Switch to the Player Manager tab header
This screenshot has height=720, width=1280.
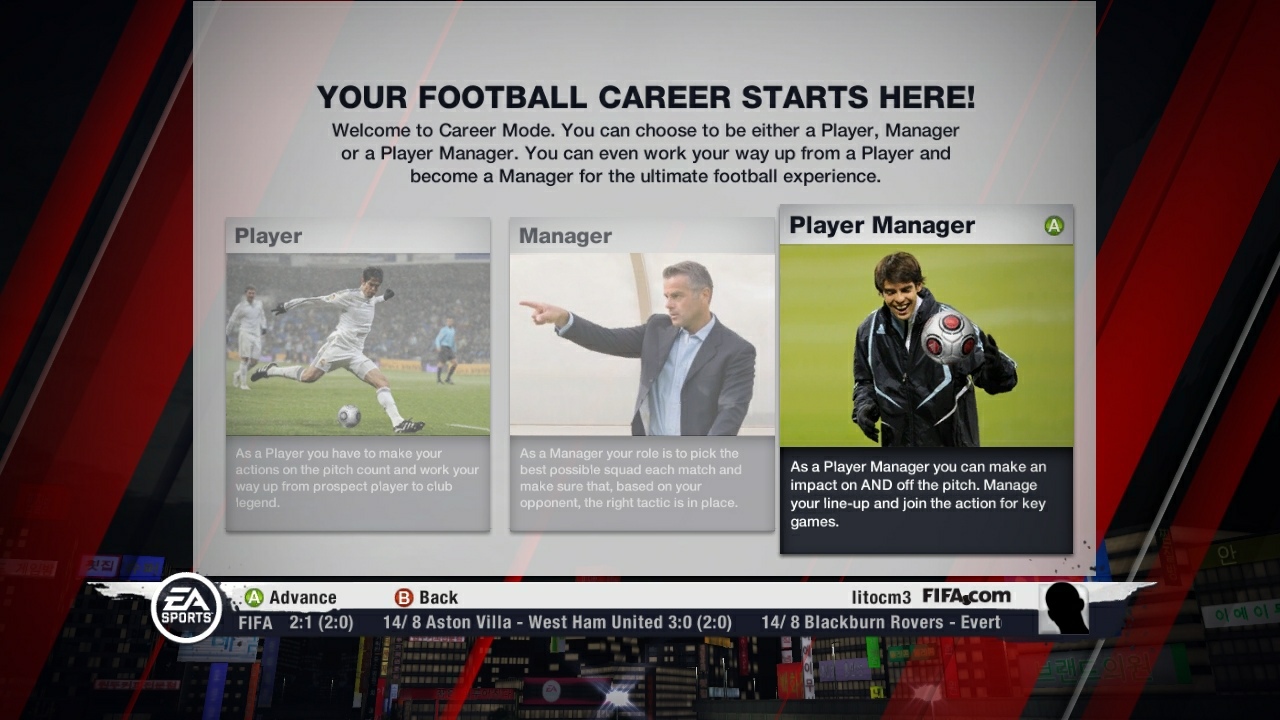pos(882,225)
